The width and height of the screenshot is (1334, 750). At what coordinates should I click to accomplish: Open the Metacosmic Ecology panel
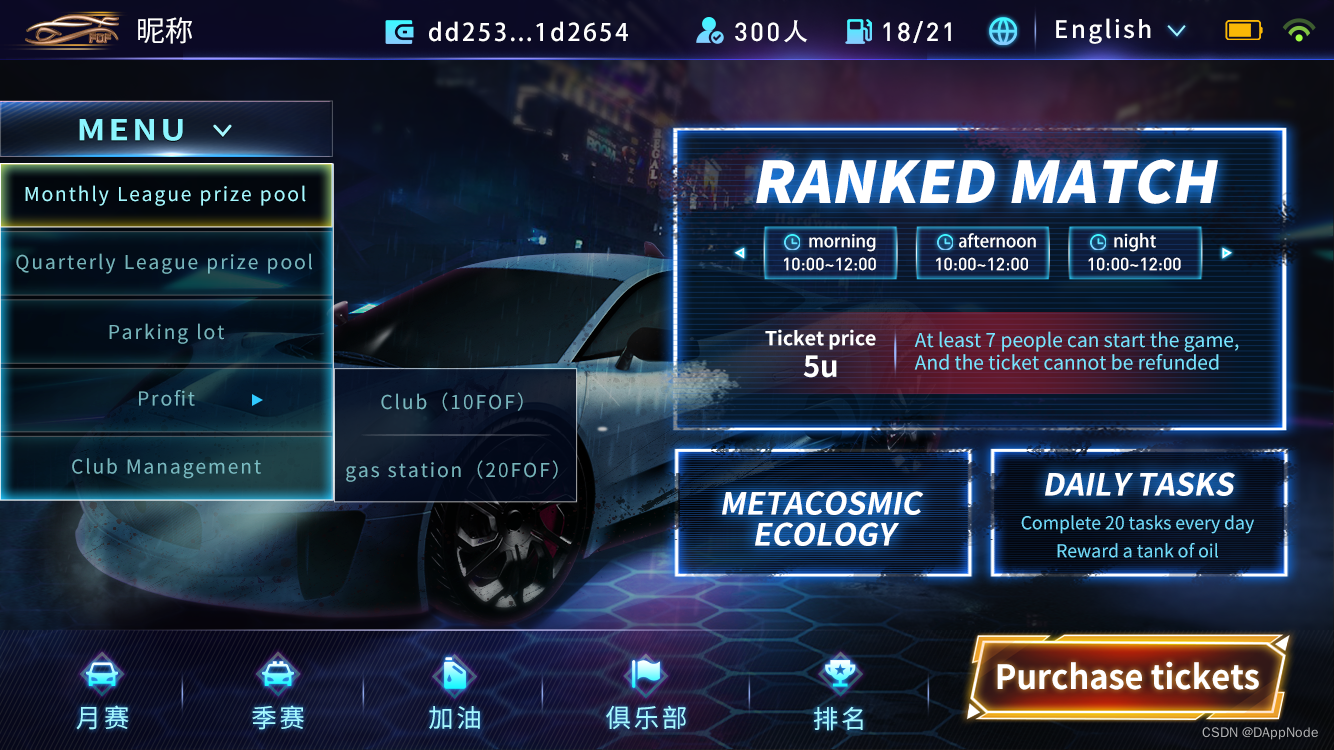(823, 514)
